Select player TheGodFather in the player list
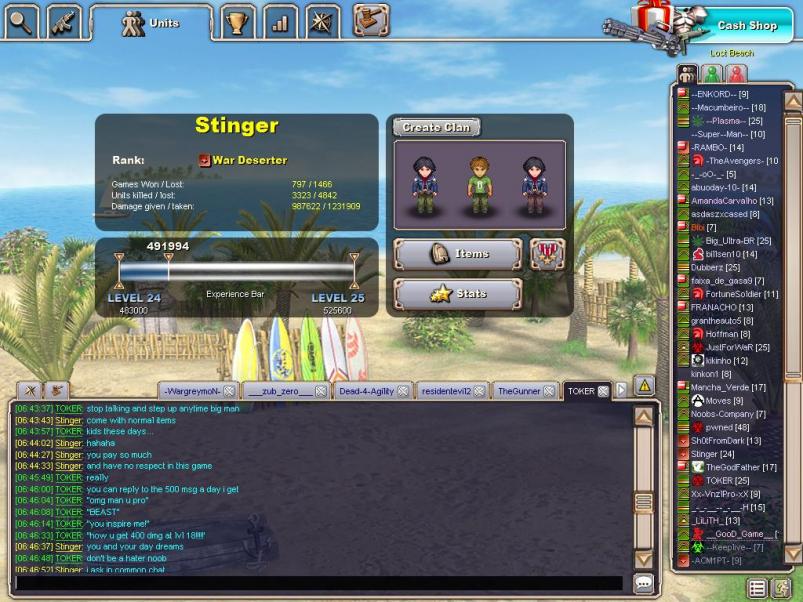Image resolution: width=803 pixels, height=602 pixels. pos(741,467)
